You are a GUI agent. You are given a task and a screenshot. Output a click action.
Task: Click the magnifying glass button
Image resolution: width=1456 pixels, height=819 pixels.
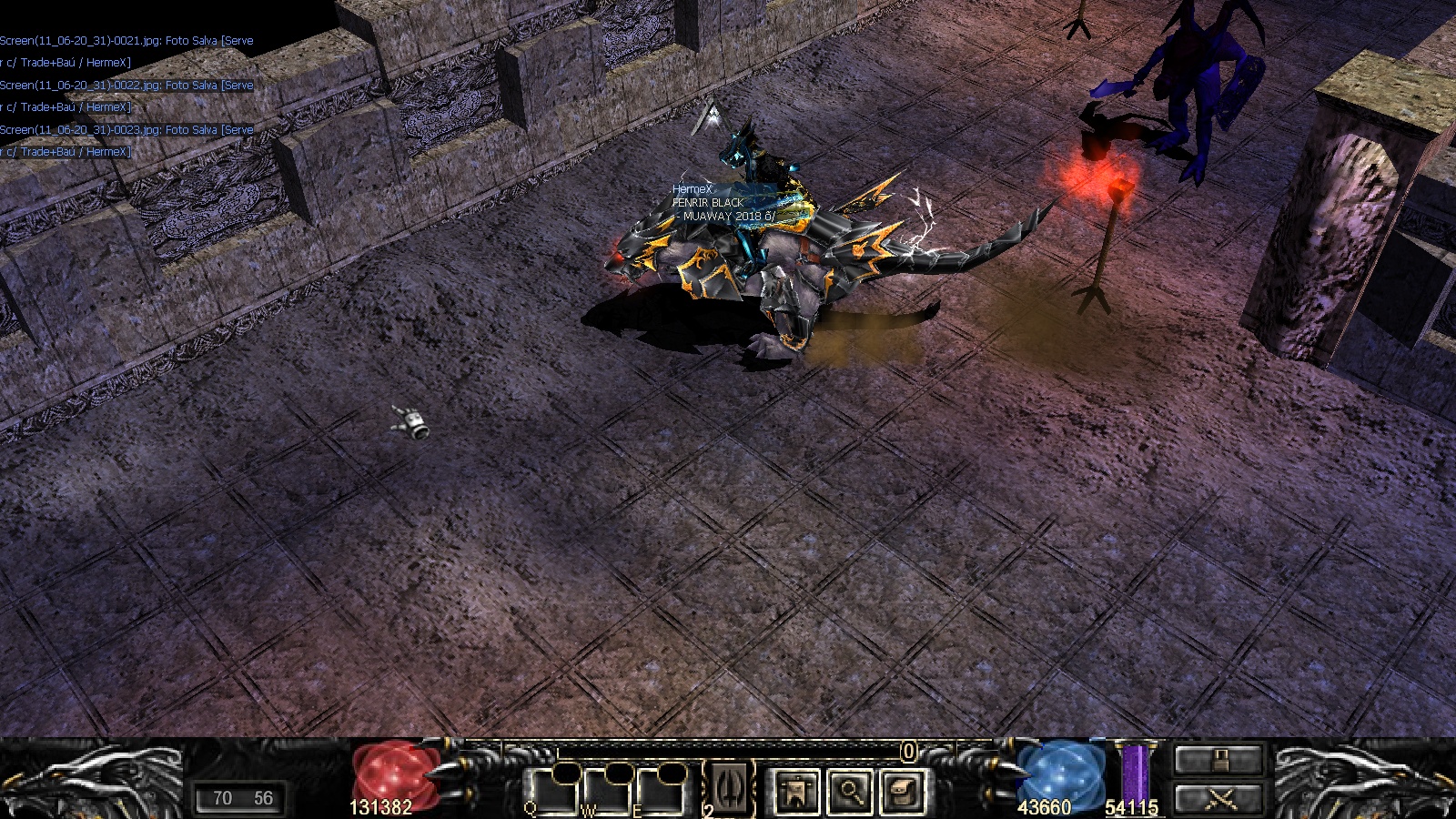click(x=850, y=792)
